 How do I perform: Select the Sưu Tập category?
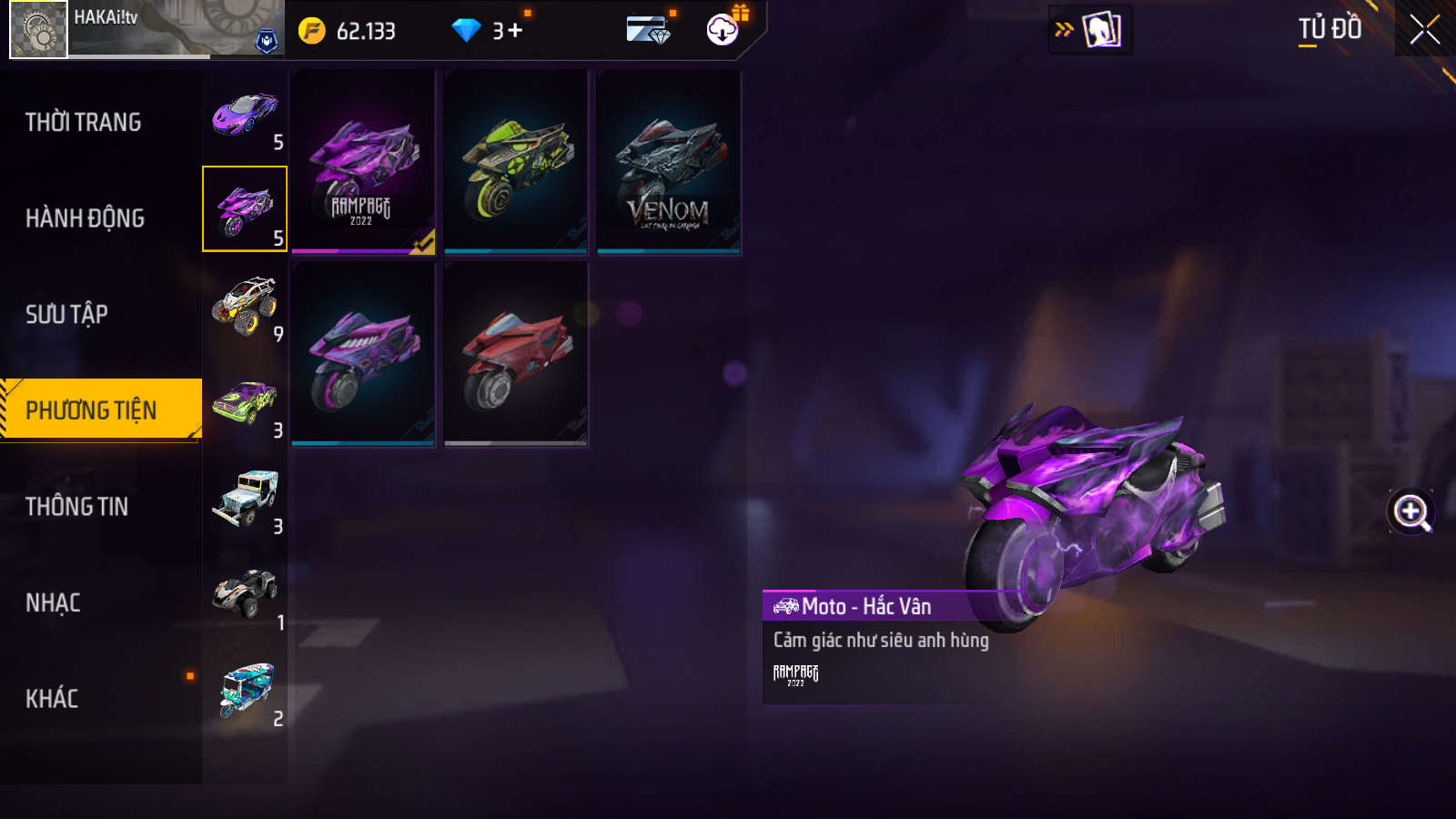pyautogui.click(x=66, y=315)
